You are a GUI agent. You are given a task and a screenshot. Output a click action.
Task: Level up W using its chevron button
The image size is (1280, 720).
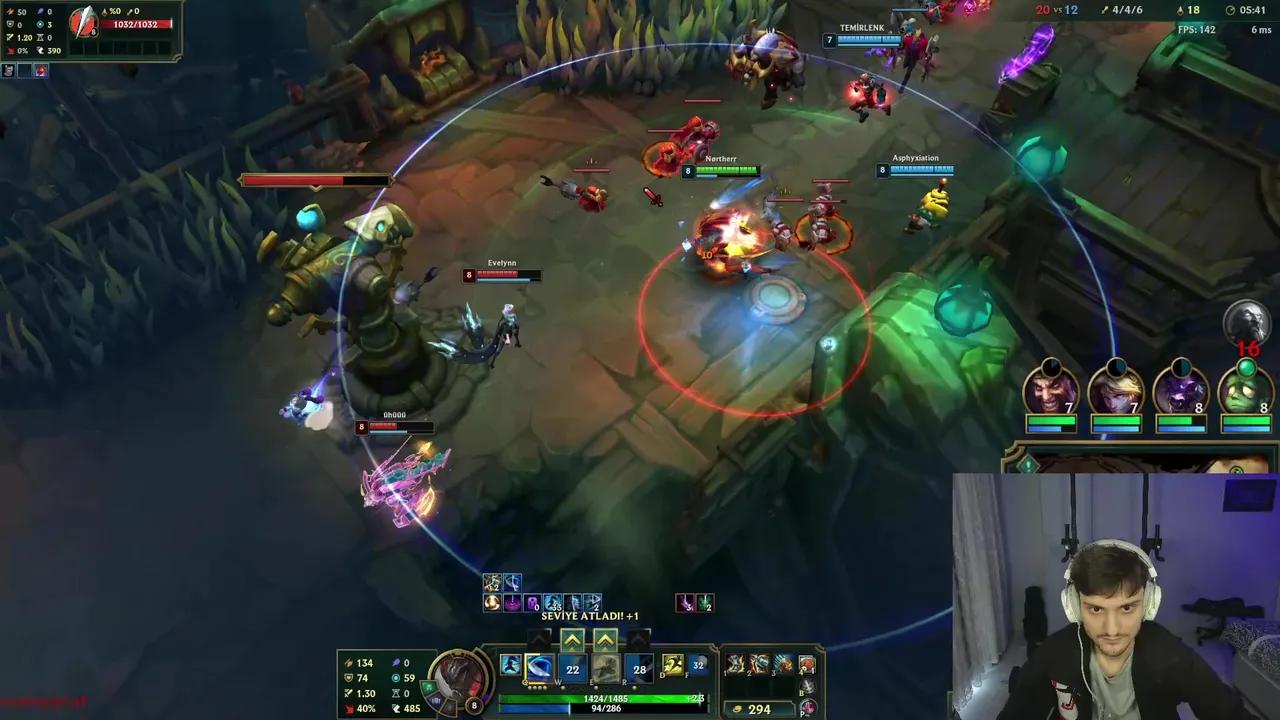572,640
